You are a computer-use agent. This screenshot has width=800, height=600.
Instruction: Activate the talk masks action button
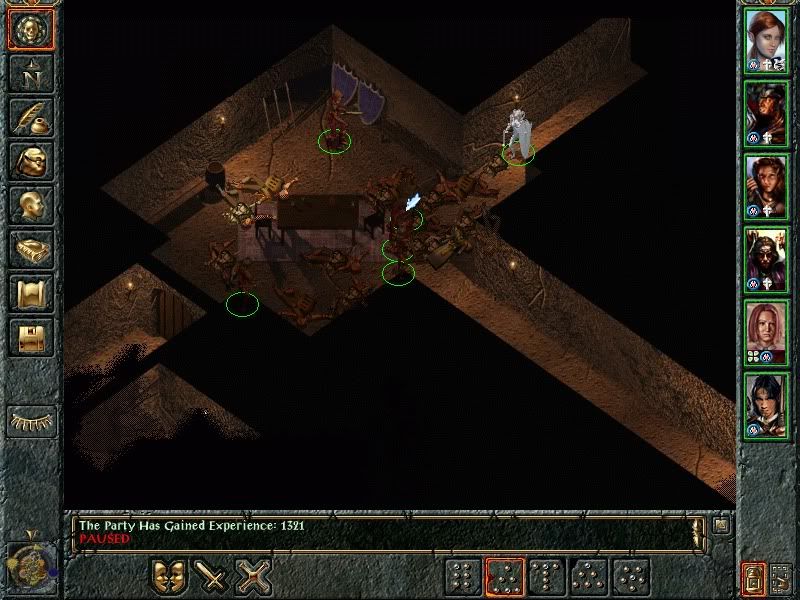coord(169,577)
